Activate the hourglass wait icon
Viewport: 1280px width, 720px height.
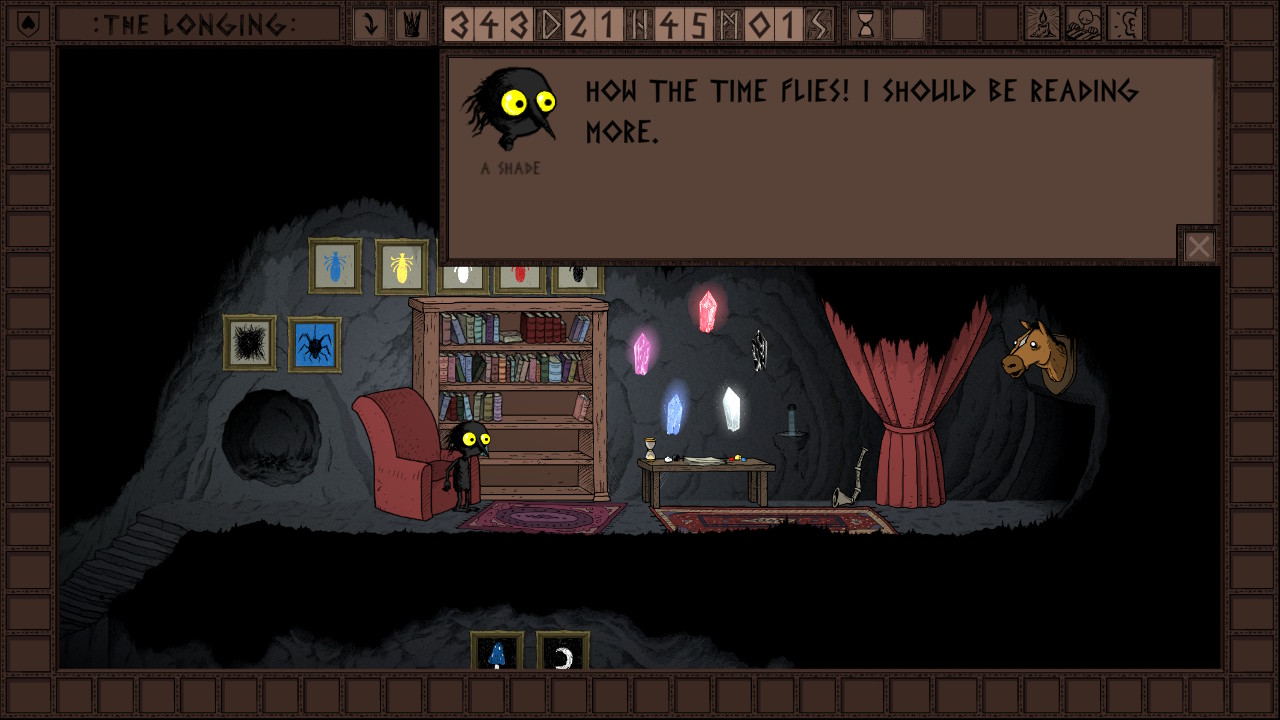pos(866,24)
